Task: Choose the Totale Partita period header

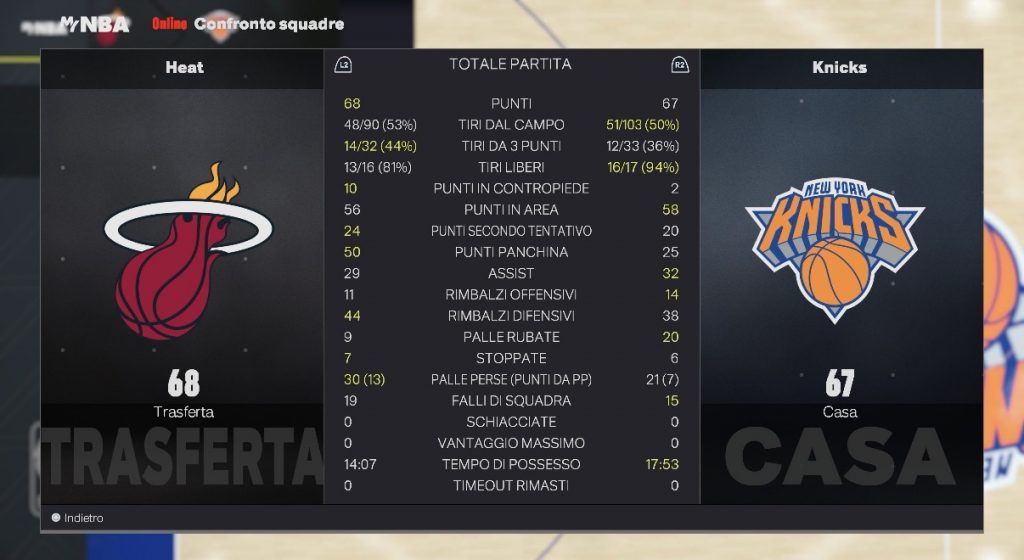Action: coord(510,65)
